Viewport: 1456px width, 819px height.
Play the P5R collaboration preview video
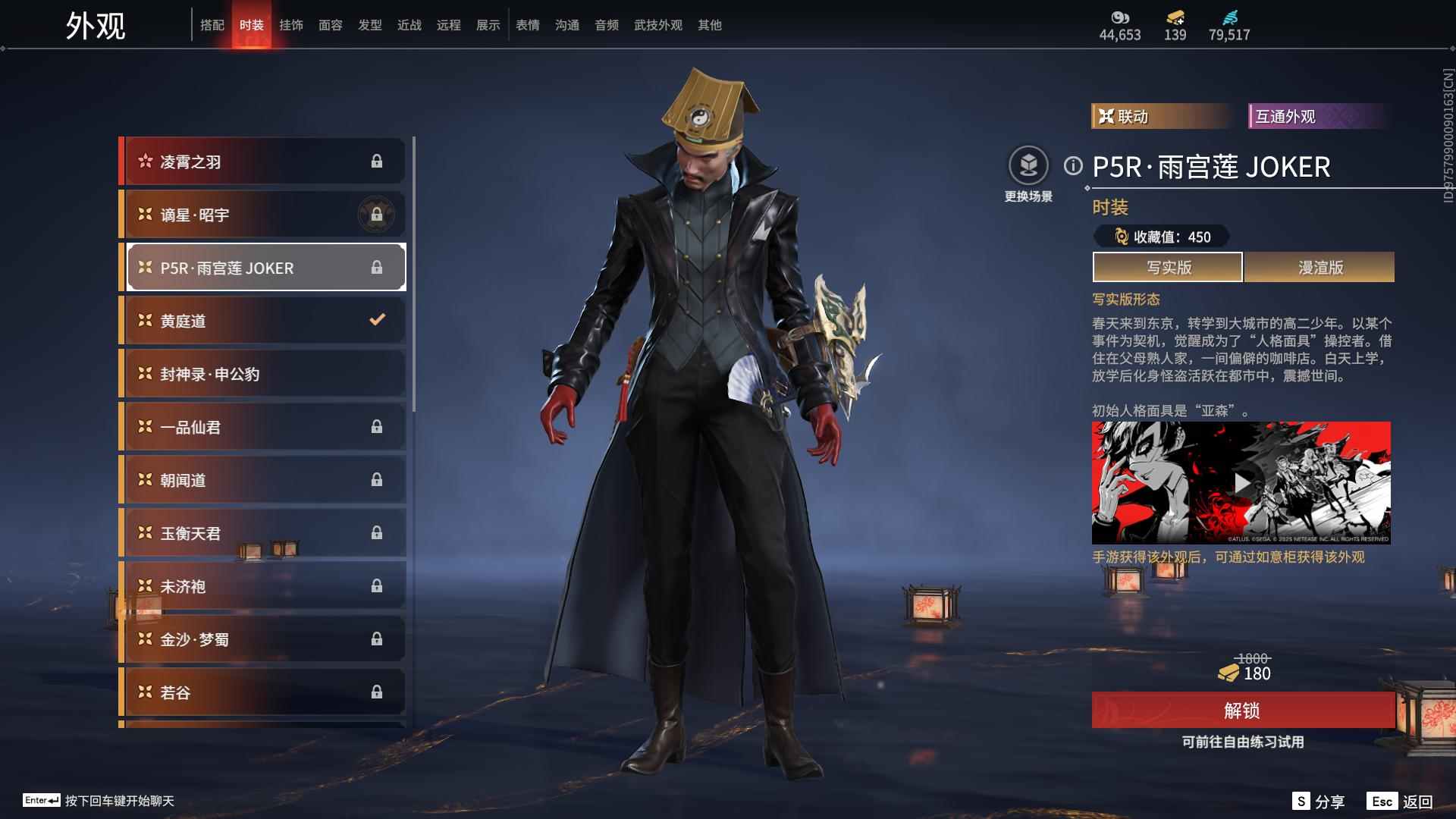coord(1241,483)
